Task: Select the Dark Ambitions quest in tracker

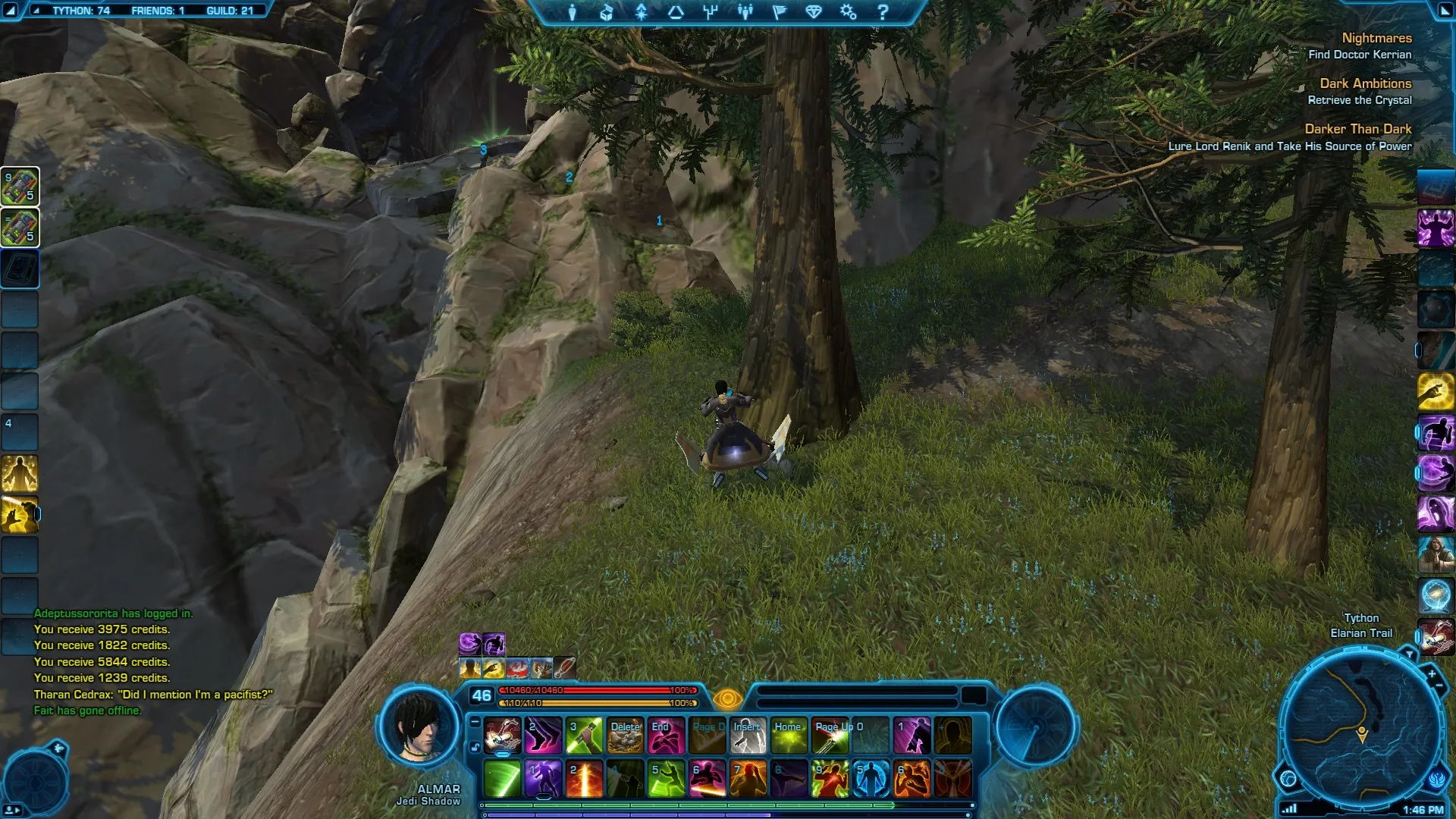Action: 1365,83
